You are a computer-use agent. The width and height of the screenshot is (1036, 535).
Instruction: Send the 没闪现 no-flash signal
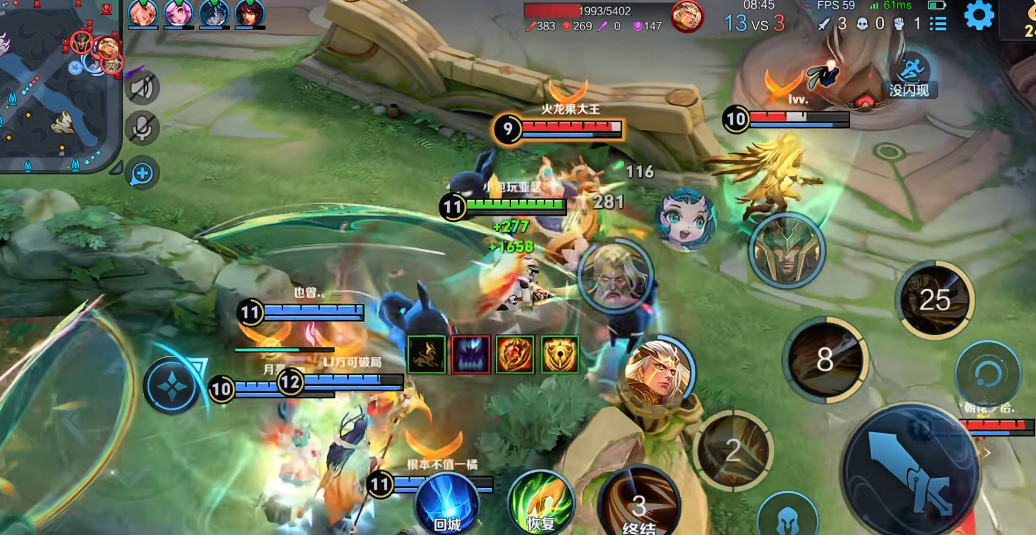(x=909, y=75)
